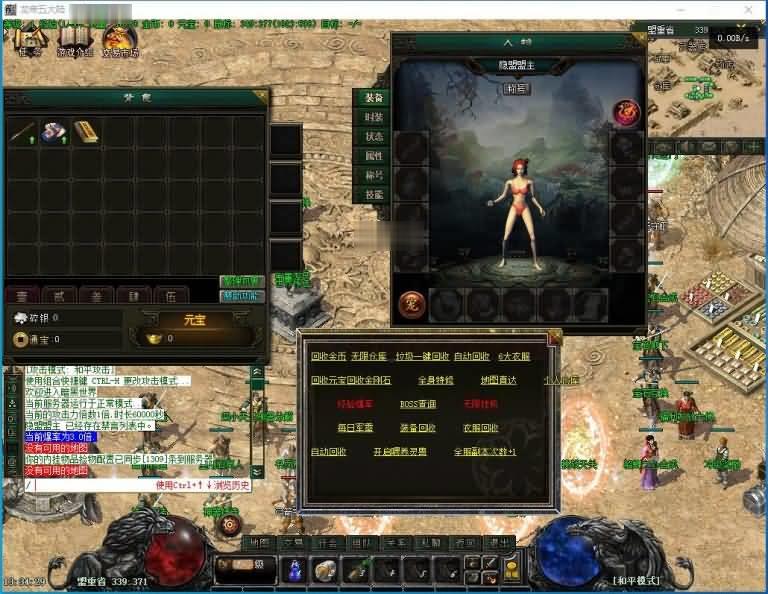This screenshot has height=594, width=768.
Task: Click the 元宝 ingot button
Action: click(194, 320)
